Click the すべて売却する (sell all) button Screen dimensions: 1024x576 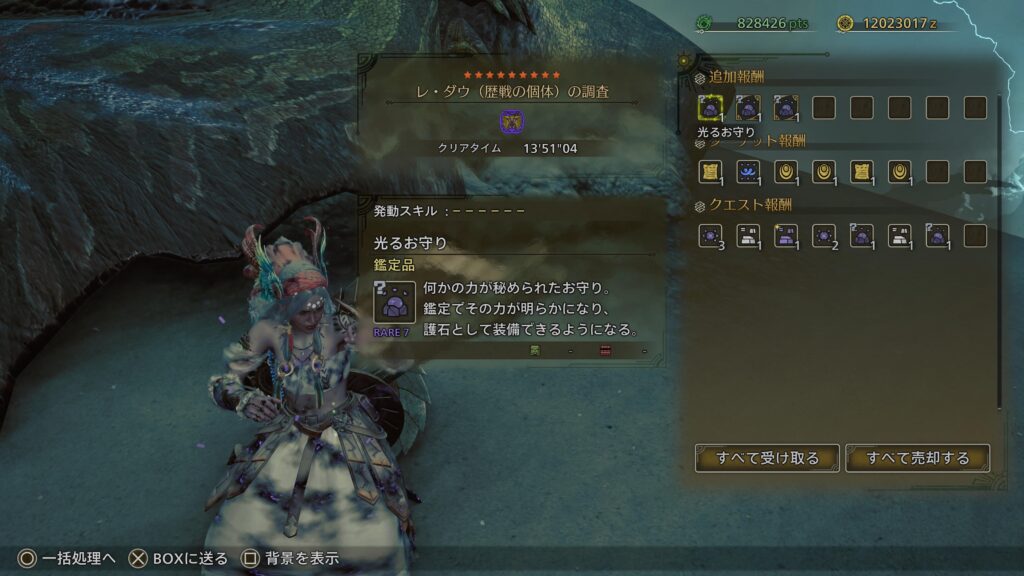coord(917,458)
